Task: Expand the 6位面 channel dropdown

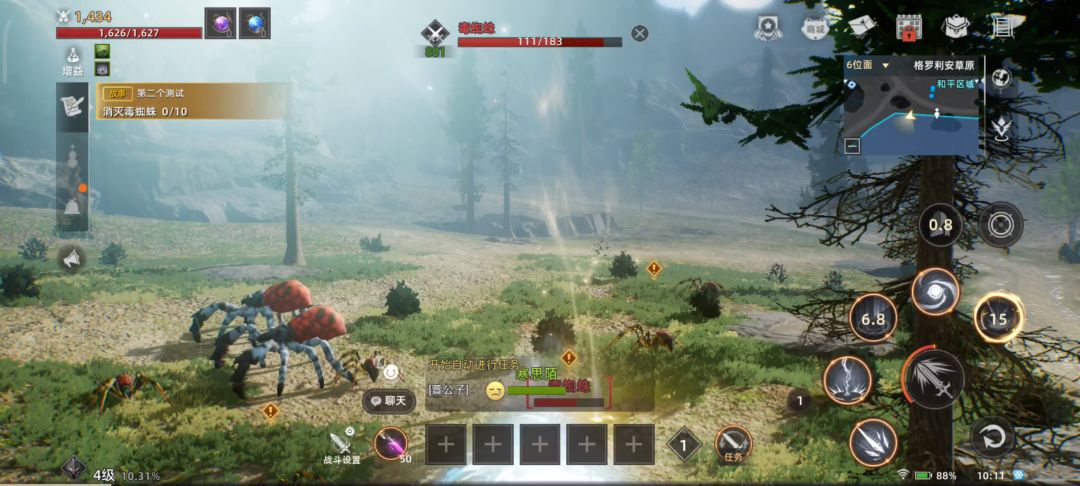Action: coord(885,65)
